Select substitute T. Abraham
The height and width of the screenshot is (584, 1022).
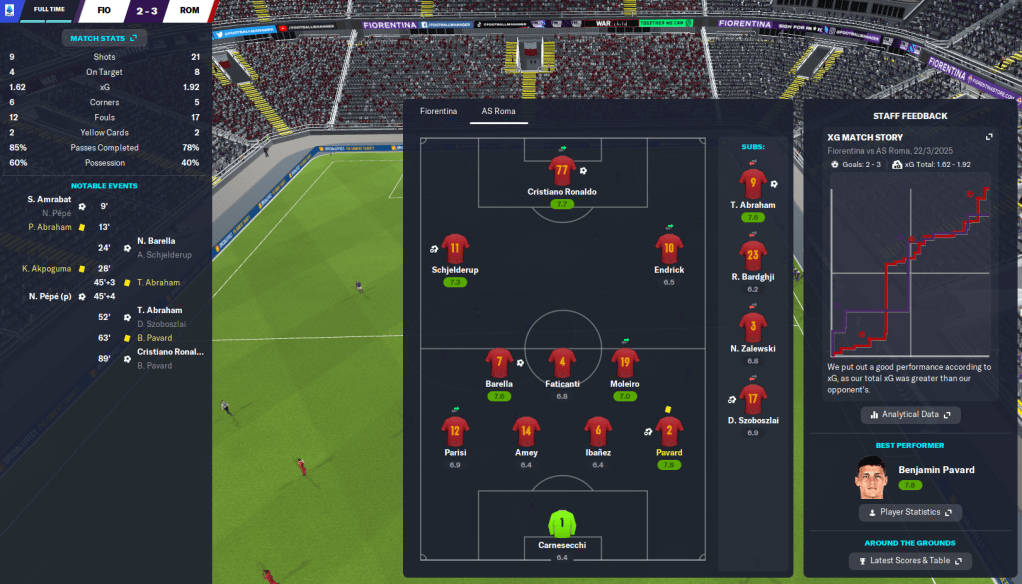point(753,183)
